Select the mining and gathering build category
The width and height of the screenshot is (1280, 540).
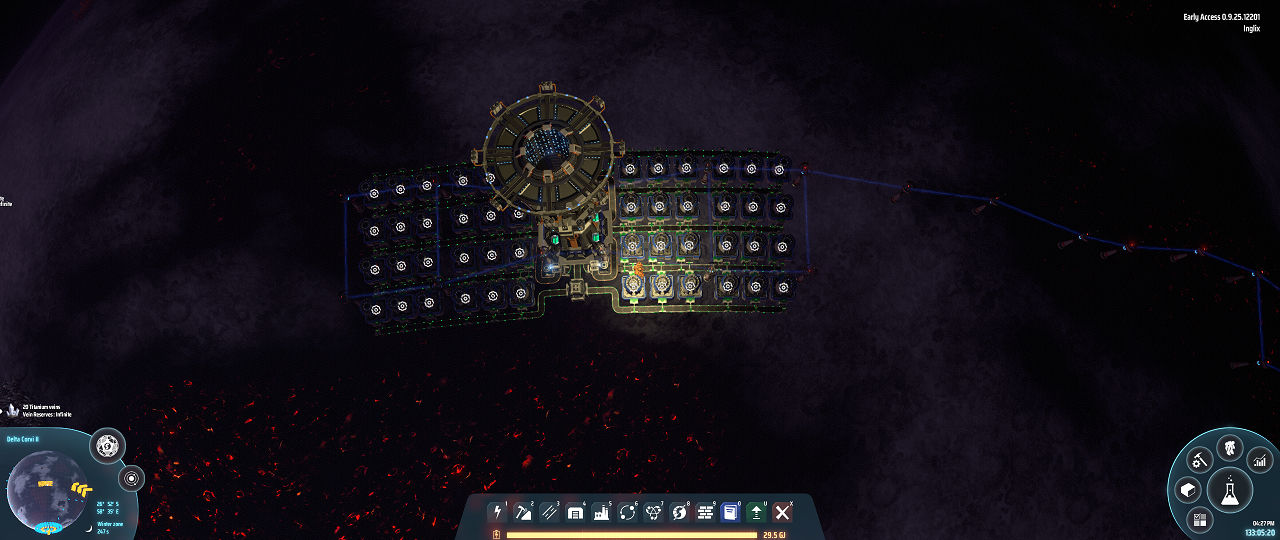[x=523, y=512]
